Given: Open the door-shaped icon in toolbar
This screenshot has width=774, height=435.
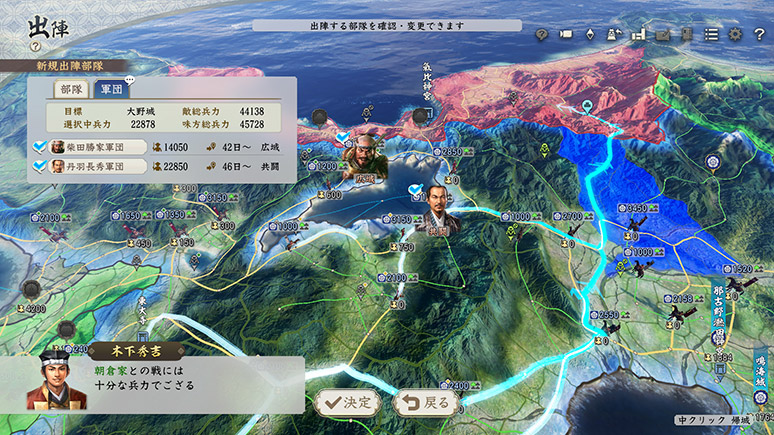Looking at the screenshot, I should [x=686, y=34].
